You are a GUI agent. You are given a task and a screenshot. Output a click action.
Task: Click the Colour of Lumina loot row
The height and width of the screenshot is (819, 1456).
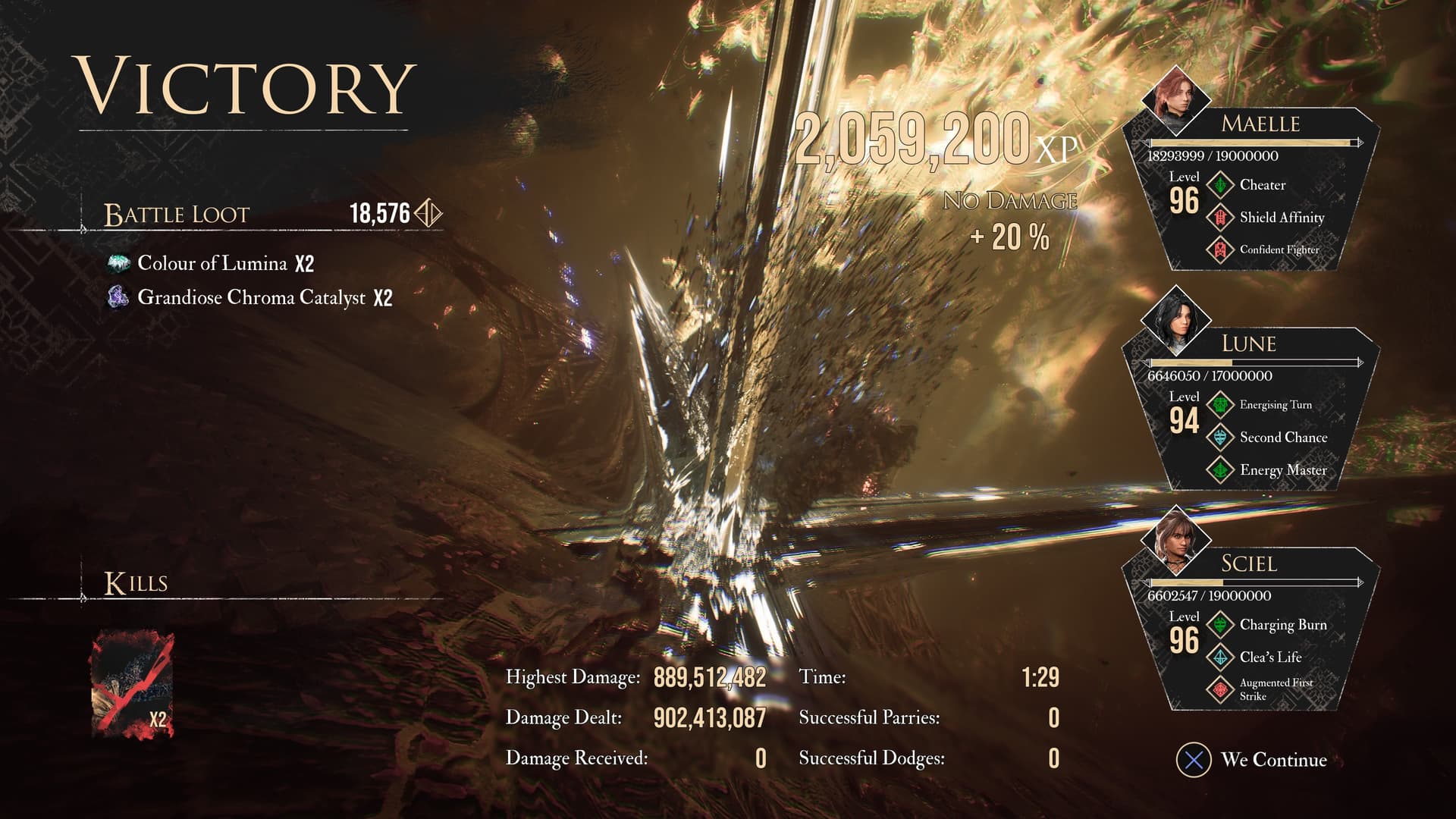(210, 263)
